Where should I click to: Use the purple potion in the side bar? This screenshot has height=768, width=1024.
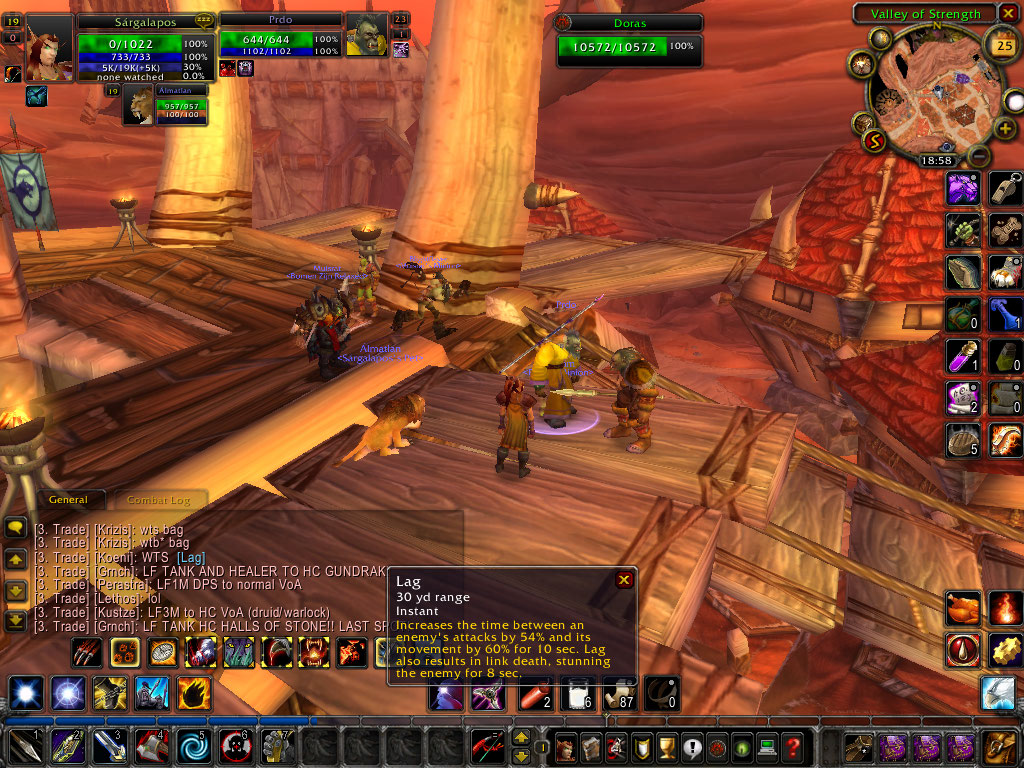[962, 357]
